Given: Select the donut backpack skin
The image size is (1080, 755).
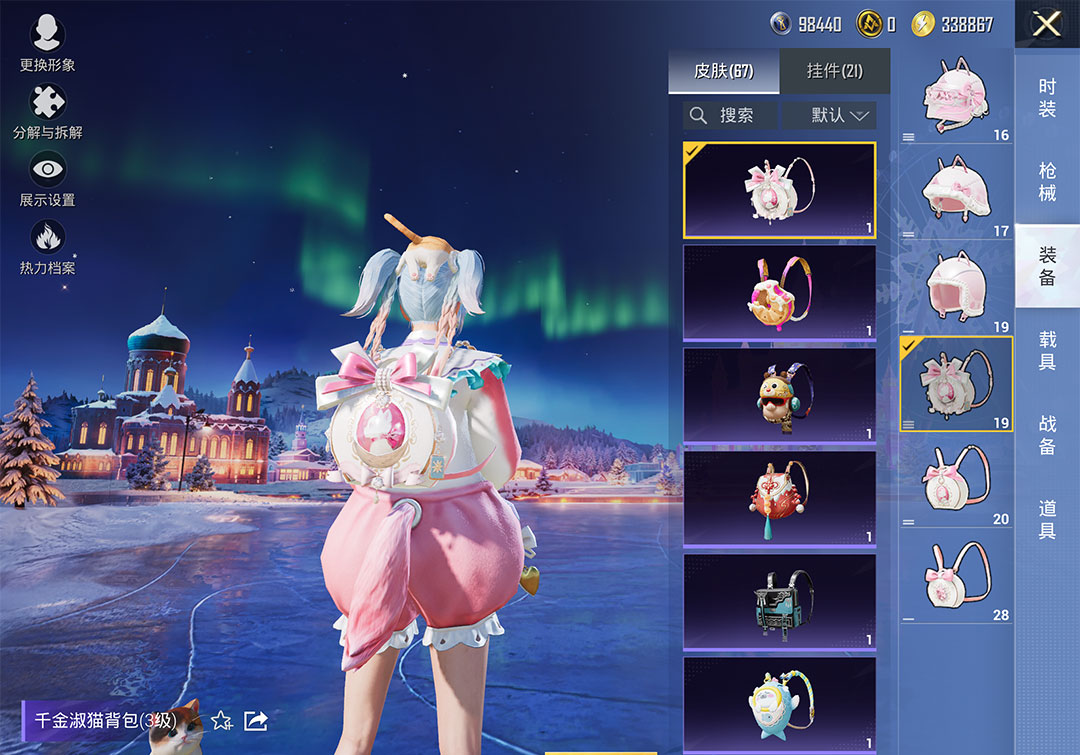Looking at the screenshot, I should [x=779, y=293].
